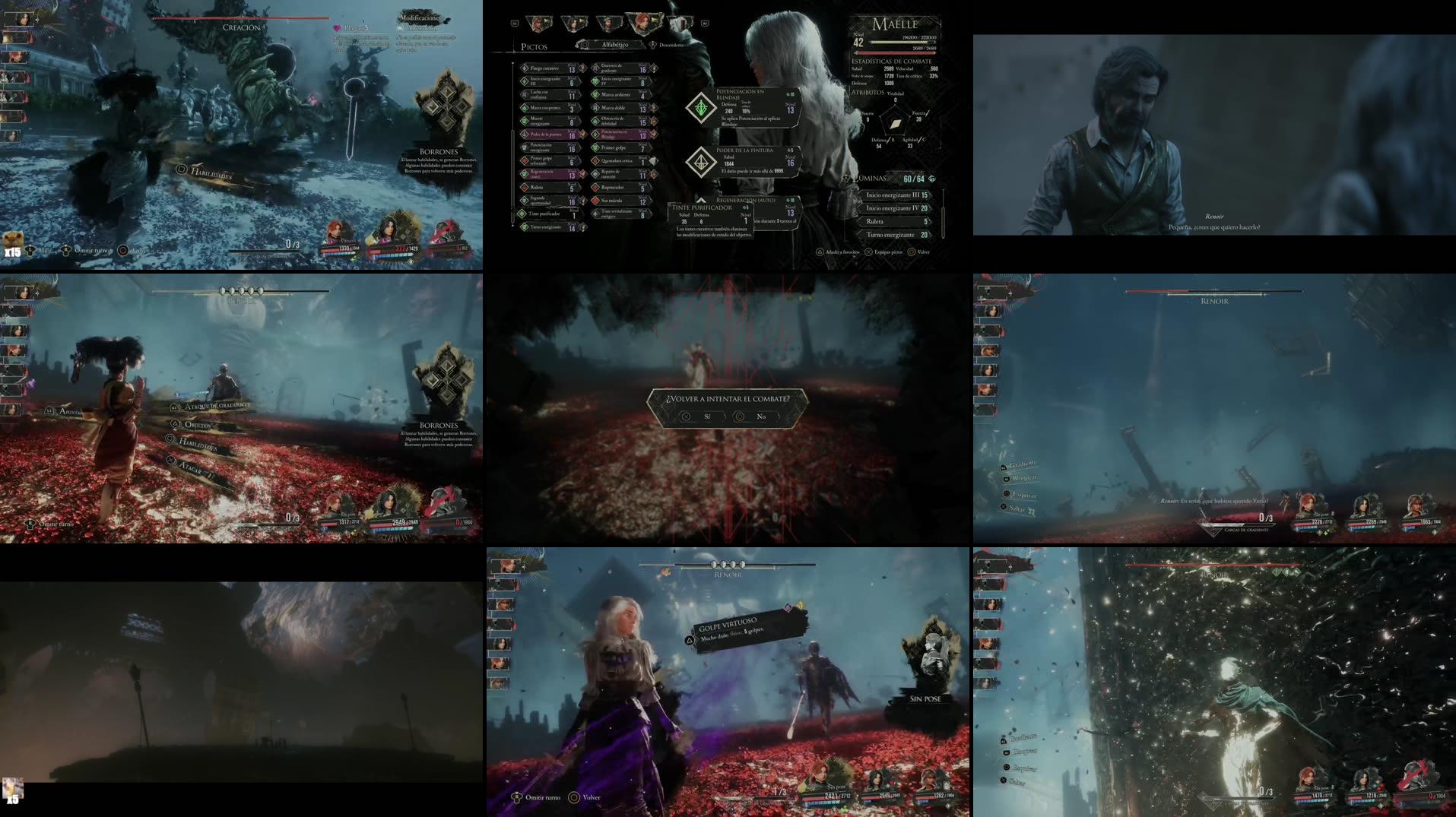
Task: Select the Poder de la pintura picto icon
Action: [x=523, y=134]
